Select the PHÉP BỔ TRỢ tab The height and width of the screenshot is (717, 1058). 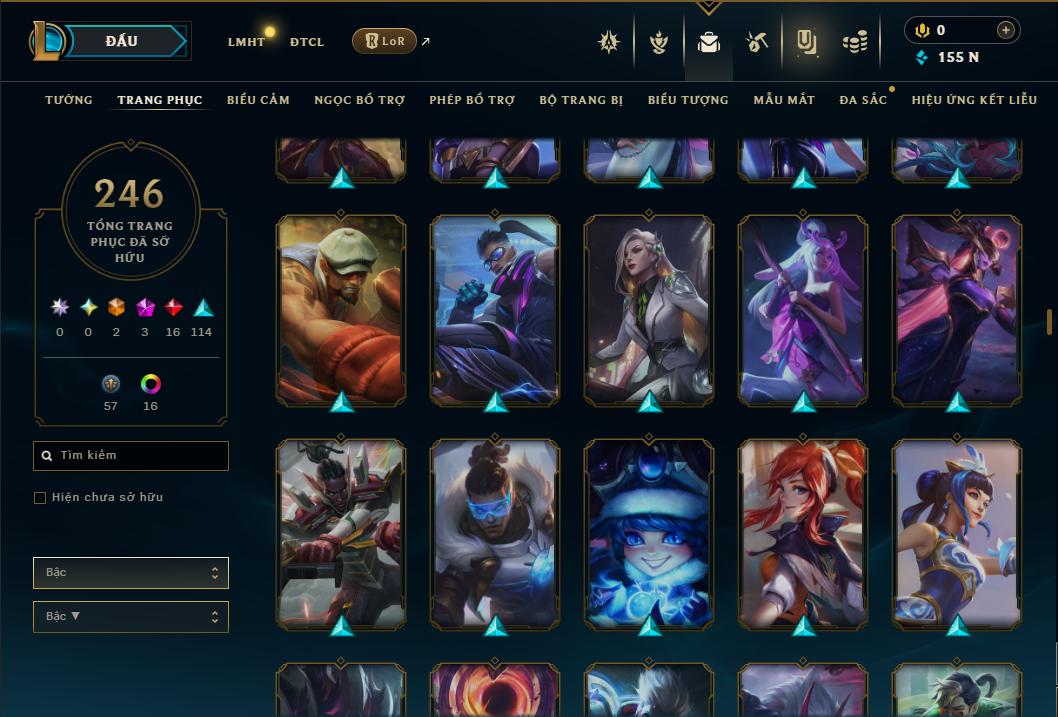472,100
